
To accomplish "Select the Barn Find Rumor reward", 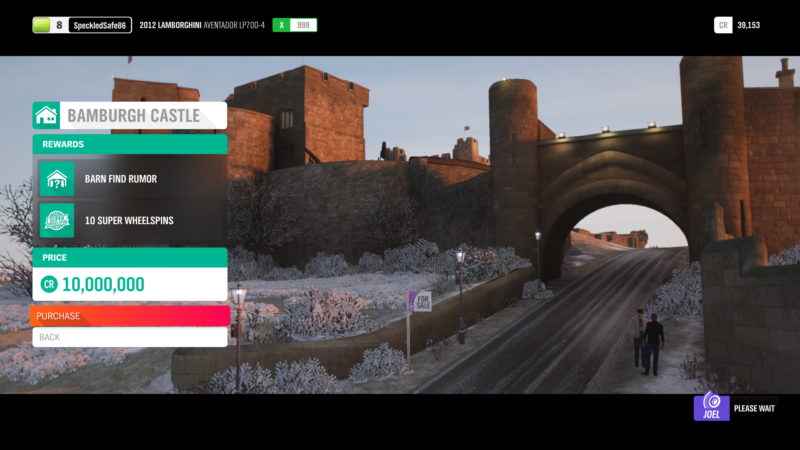I will 130,179.
